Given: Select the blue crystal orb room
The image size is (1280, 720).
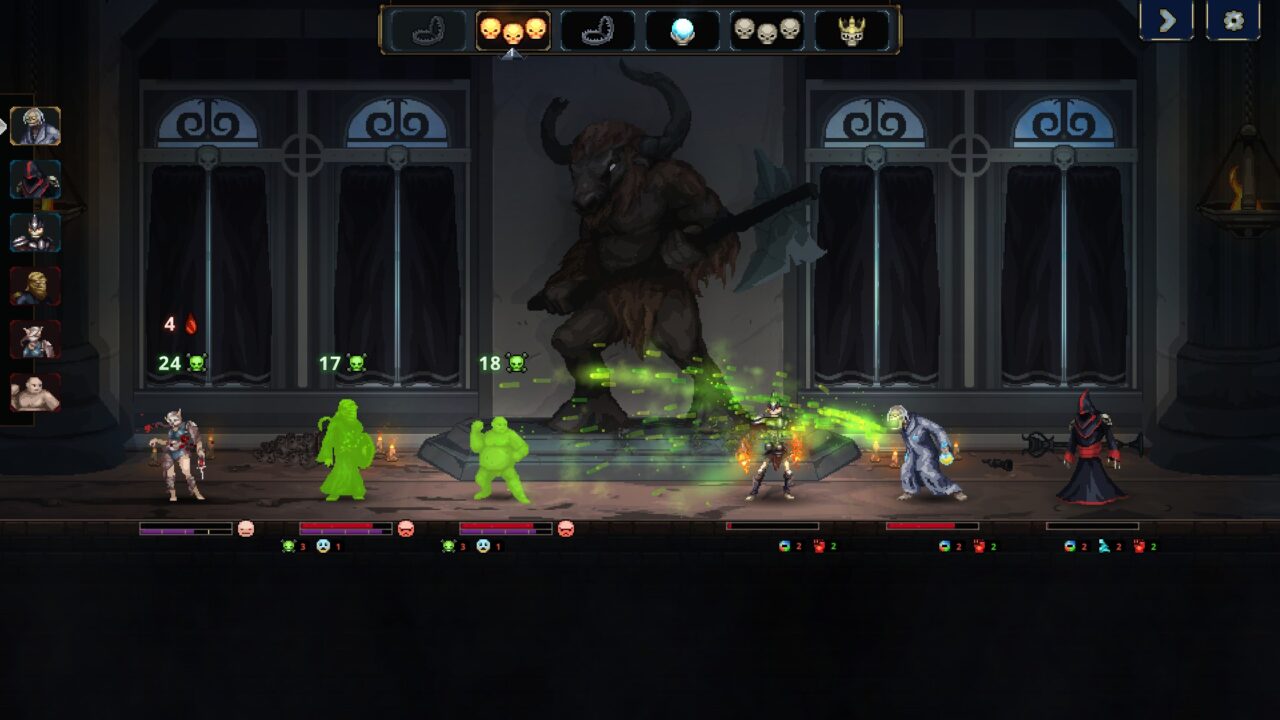Looking at the screenshot, I should 682,30.
